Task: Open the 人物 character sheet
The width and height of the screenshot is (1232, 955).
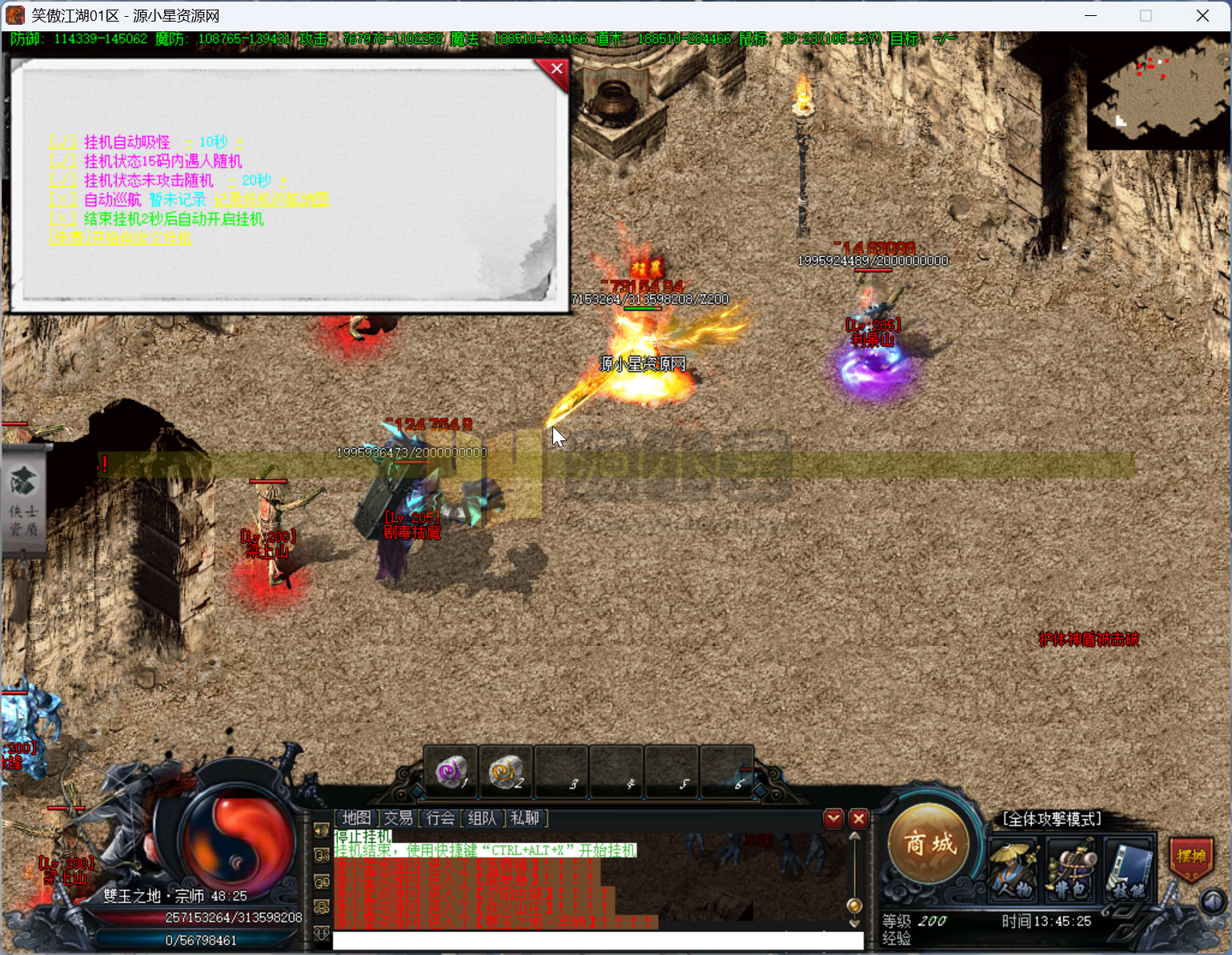Action: coord(1013,869)
